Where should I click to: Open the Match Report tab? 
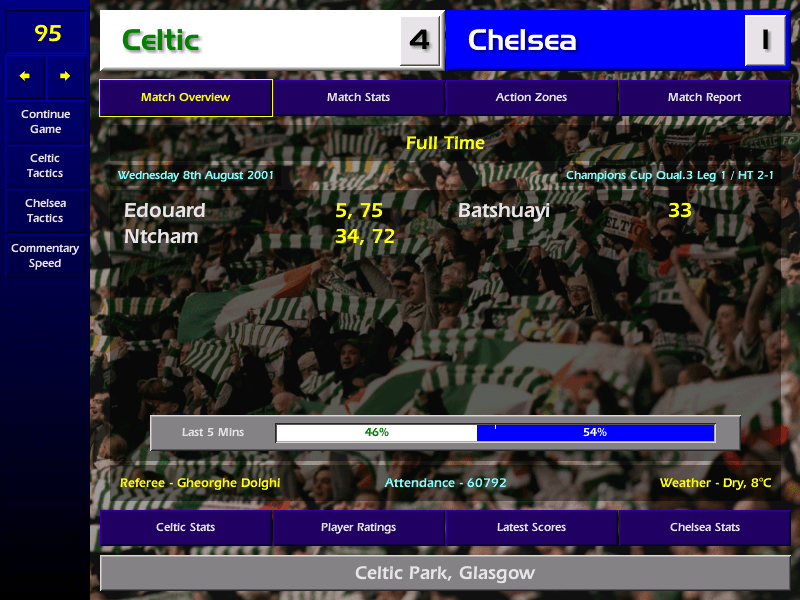(x=704, y=98)
